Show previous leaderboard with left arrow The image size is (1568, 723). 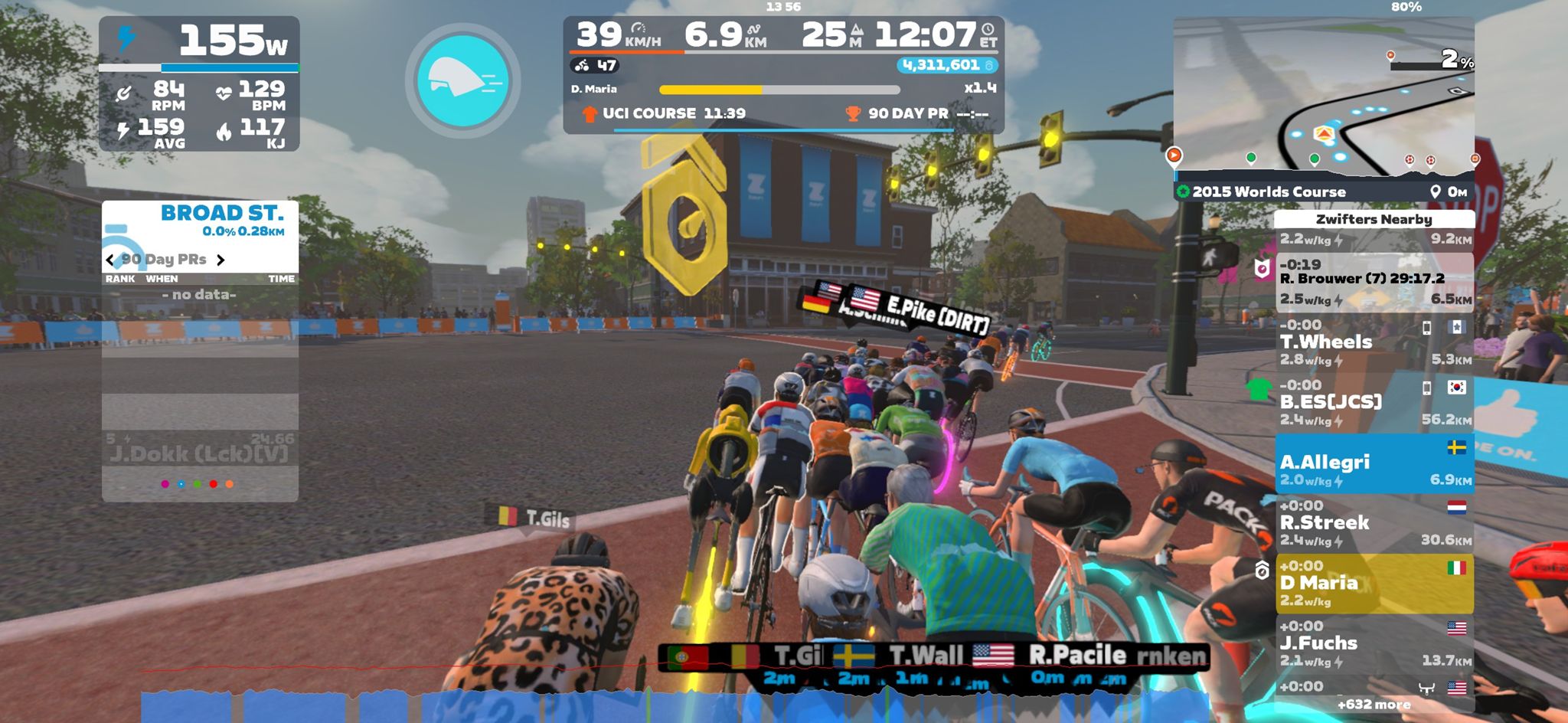110,260
